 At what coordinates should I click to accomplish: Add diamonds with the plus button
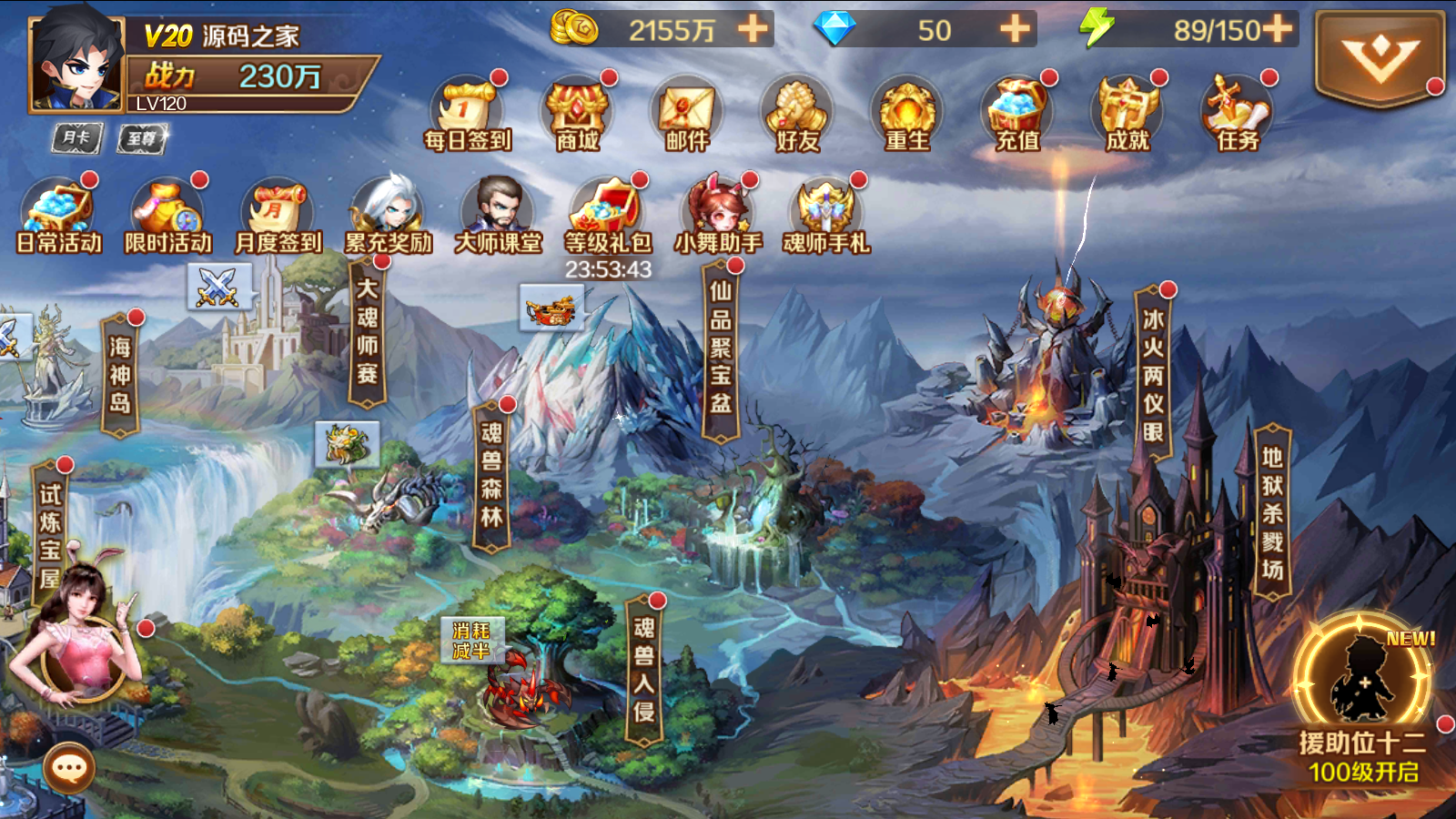click(1015, 29)
